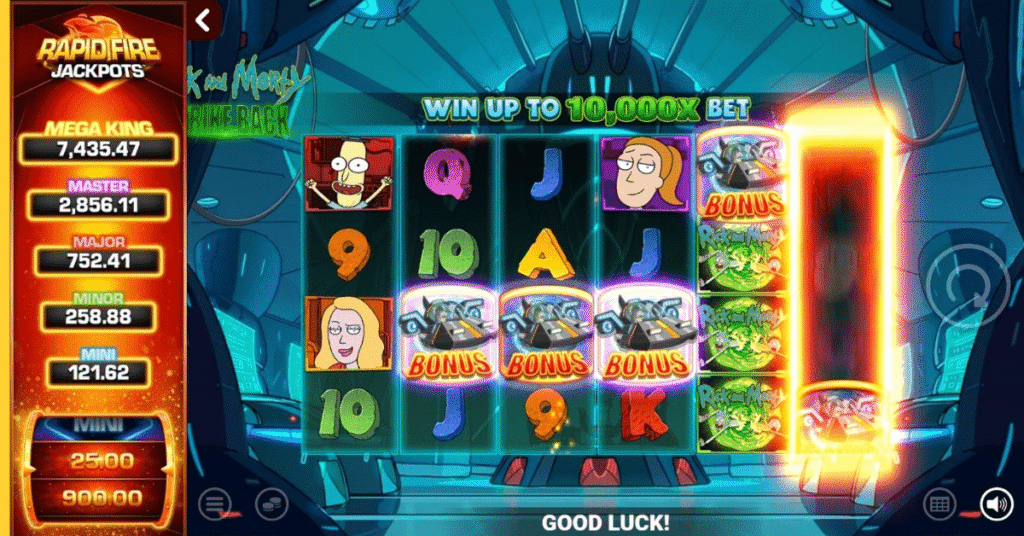The width and height of the screenshot is (1024, 536).
Task: Collapse the Rapid Fire Jackpots panel arrow
Action: (x=204, y=20)
